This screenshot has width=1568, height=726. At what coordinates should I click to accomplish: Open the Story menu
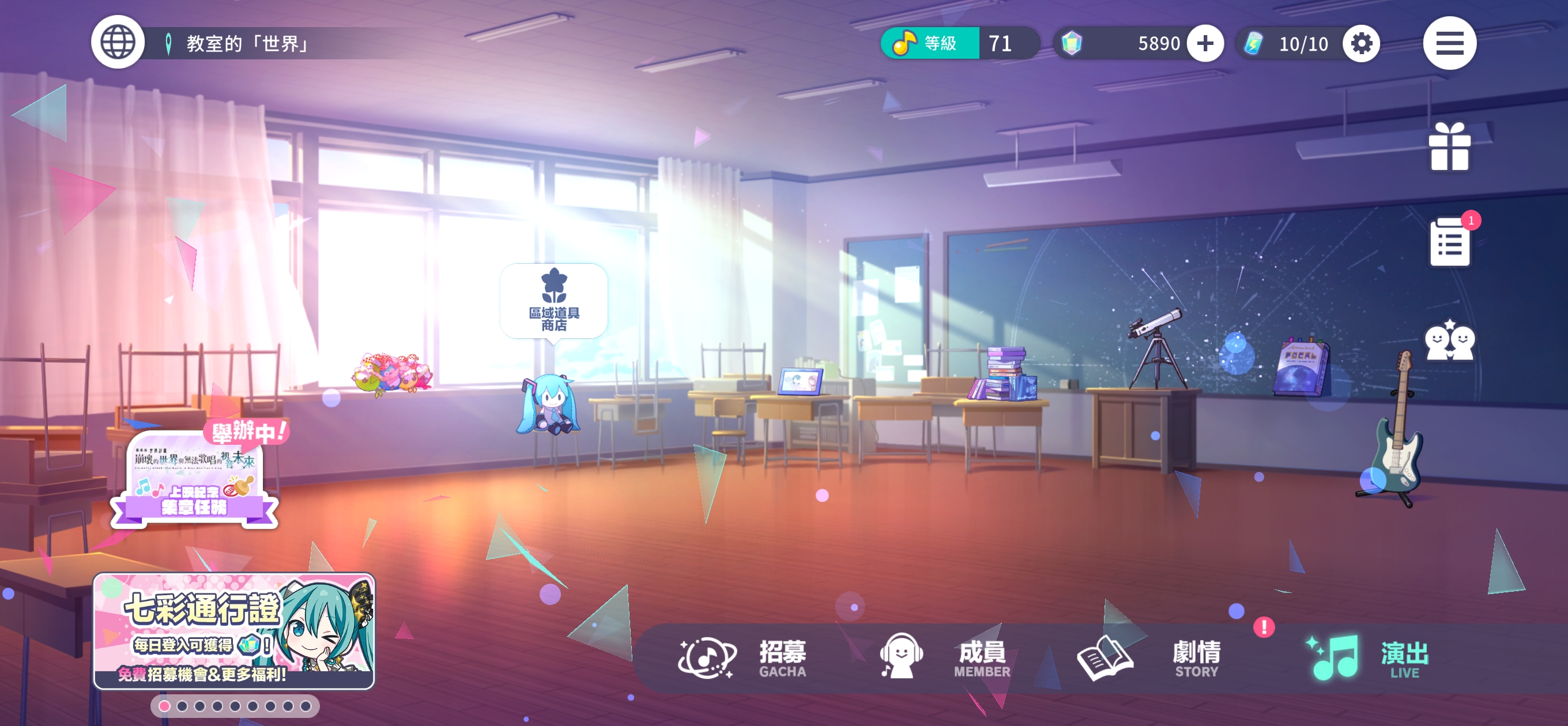click(1148, 658)
